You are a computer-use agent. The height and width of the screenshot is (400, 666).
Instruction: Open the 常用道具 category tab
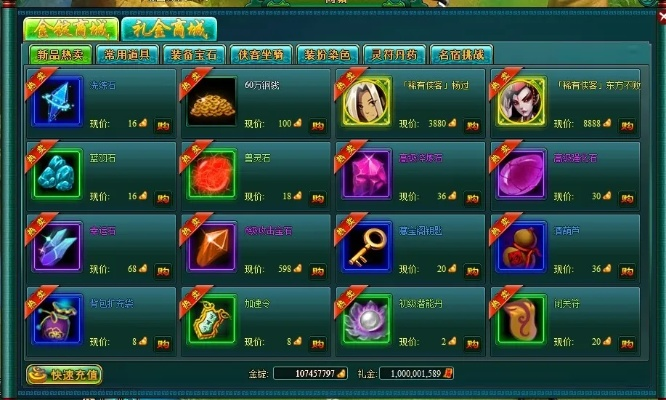point(130,55)
